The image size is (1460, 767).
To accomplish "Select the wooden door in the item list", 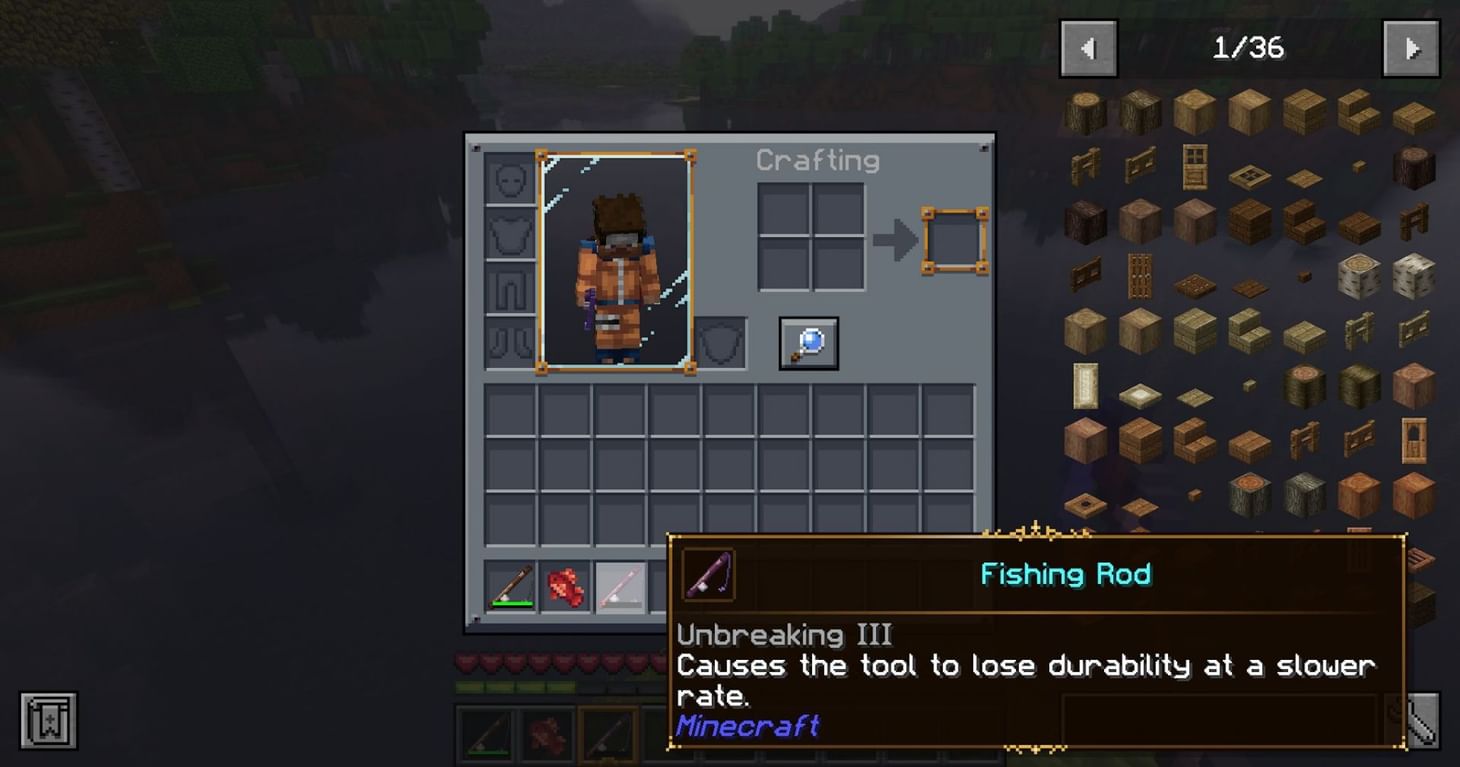I will tap(1194, 165).
